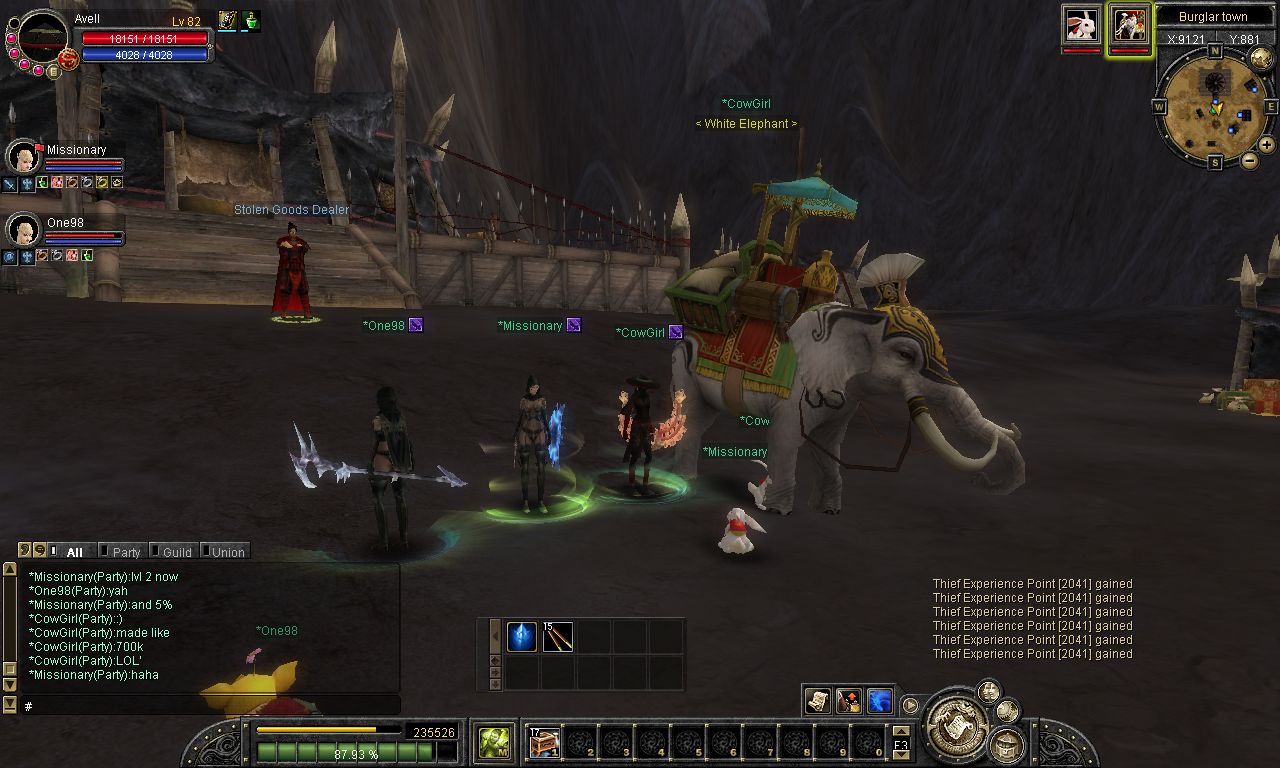Select the White Elephant transport portrait
The width and height of the screenshot is (1280, 768).
pos(1130,24)
